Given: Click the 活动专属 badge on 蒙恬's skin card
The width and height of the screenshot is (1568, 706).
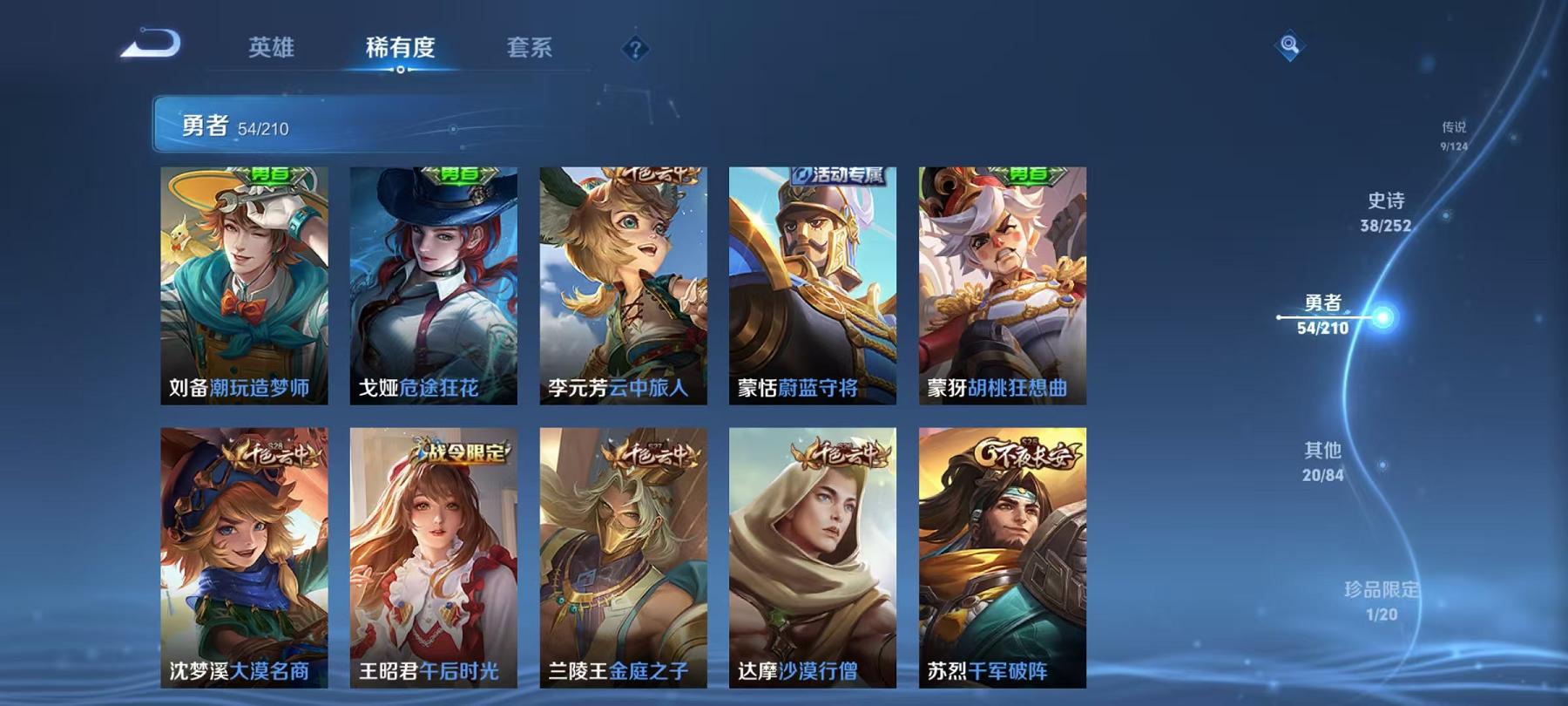Looking at the screenshot, I should click(x=838, y=173).
